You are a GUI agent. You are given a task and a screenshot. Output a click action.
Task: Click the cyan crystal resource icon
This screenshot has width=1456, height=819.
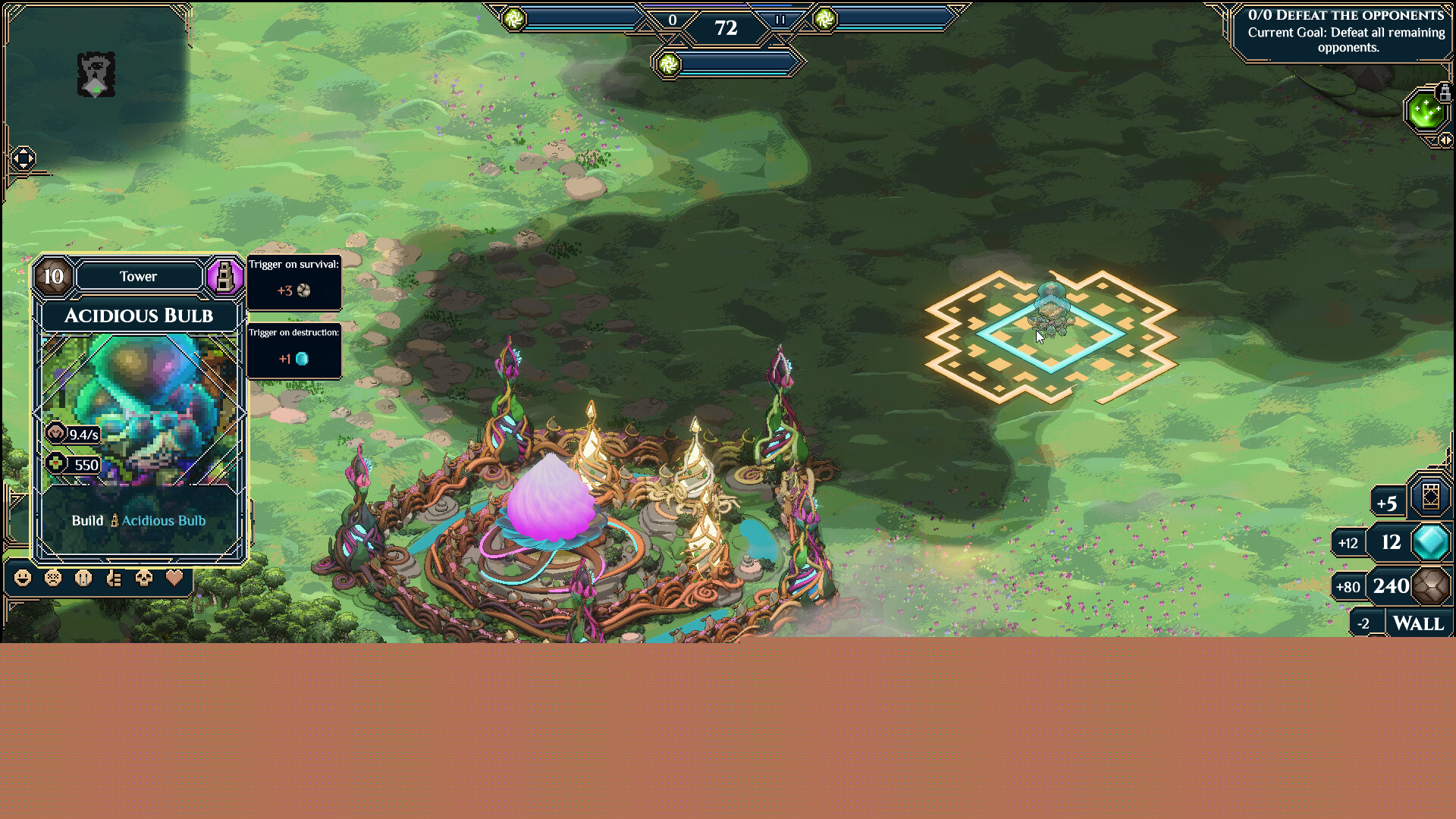(x=1430, y=542)
